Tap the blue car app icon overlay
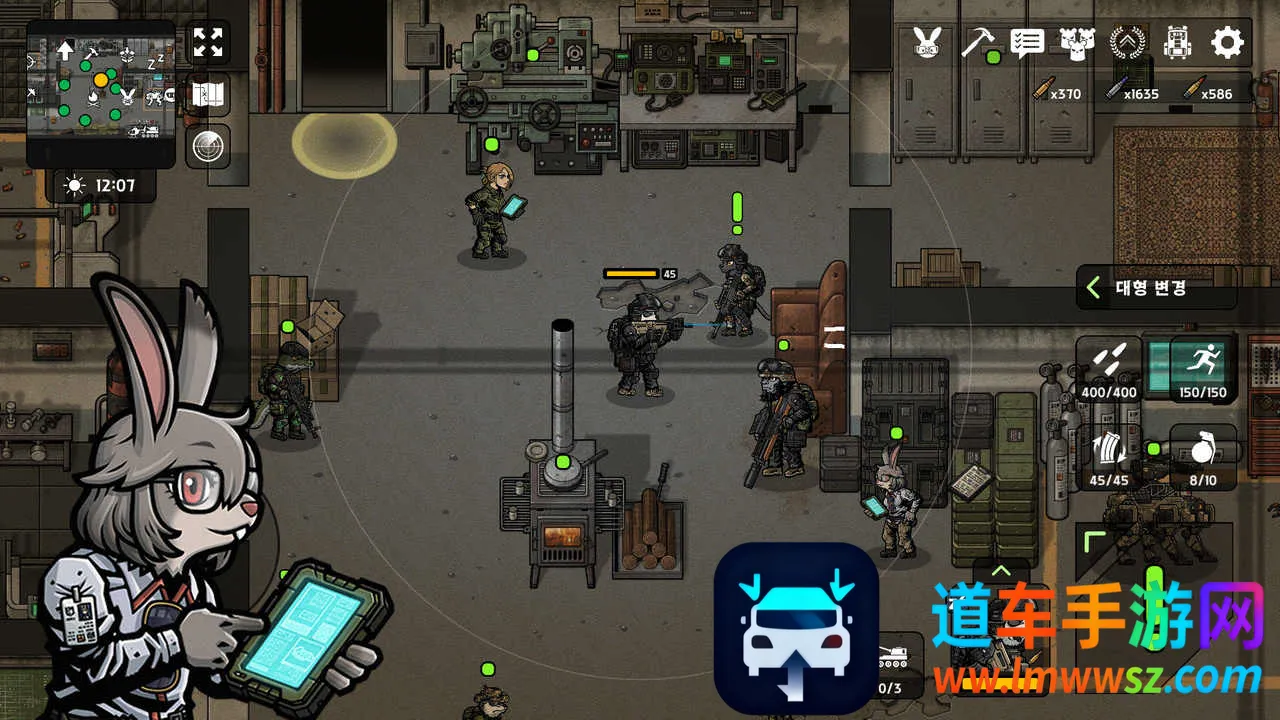Screen dimensions: 1280x720 click(796, 626)
